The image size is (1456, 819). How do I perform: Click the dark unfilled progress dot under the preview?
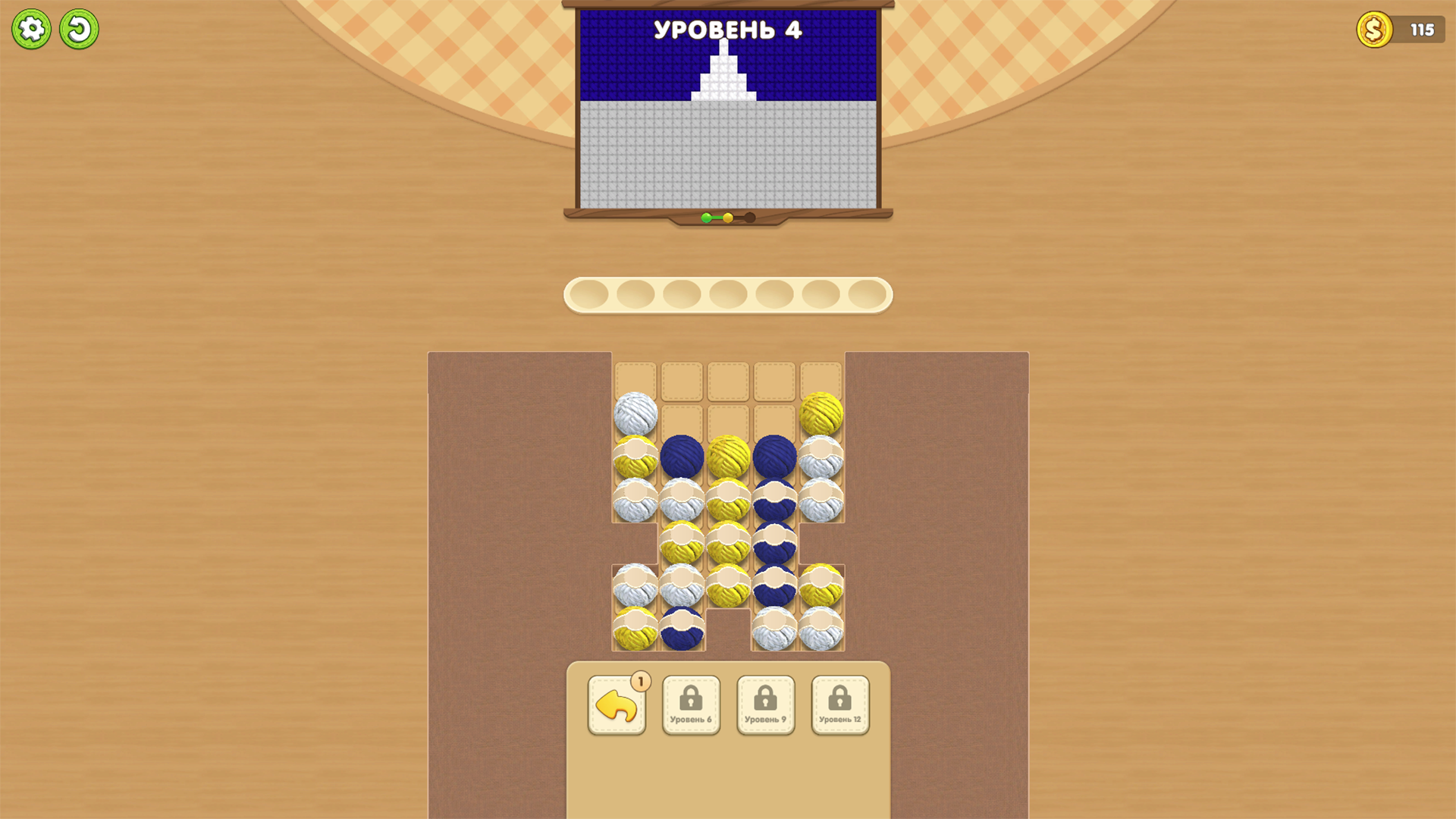[749, 217]
